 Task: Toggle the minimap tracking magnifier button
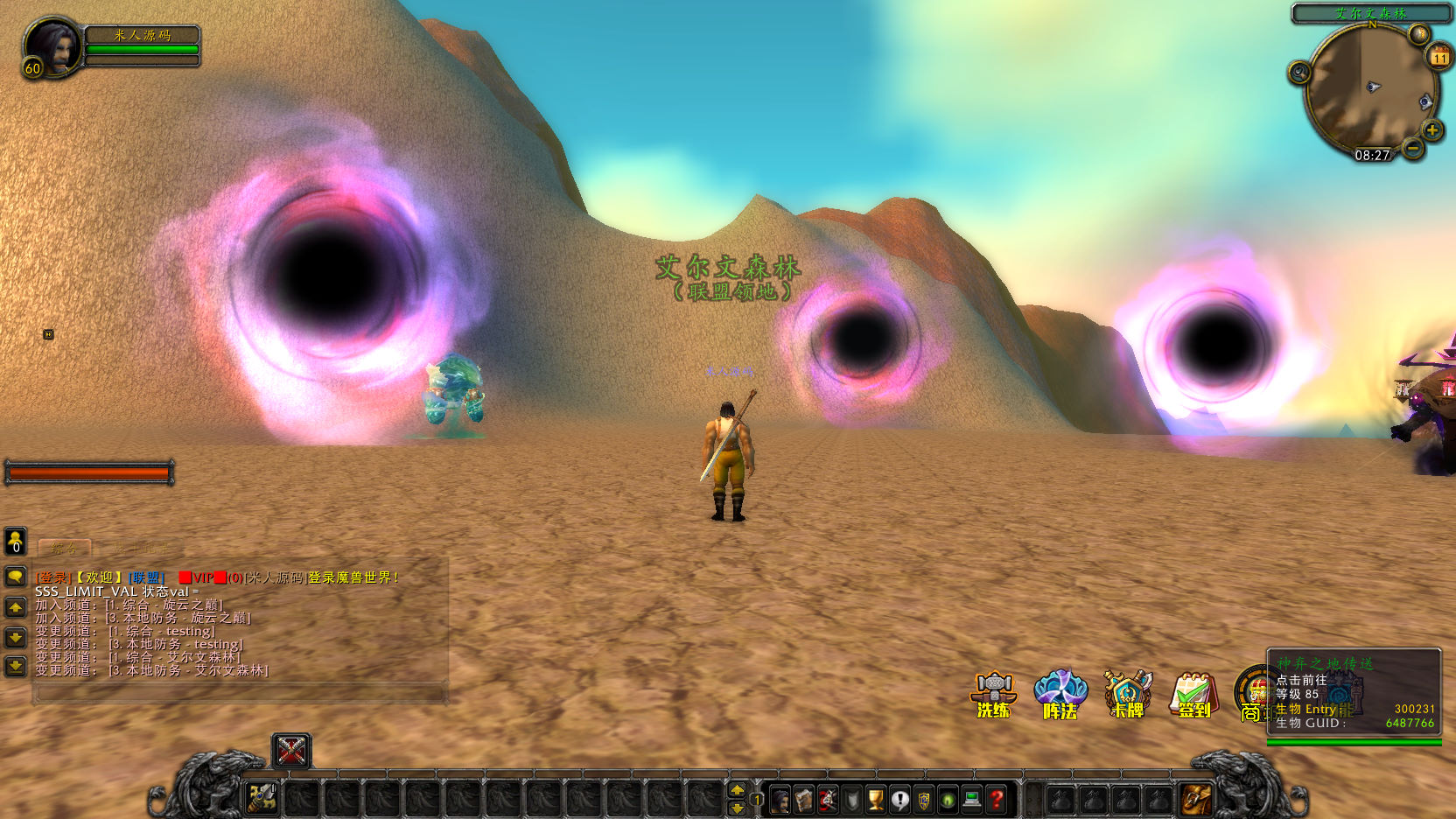1299,73
